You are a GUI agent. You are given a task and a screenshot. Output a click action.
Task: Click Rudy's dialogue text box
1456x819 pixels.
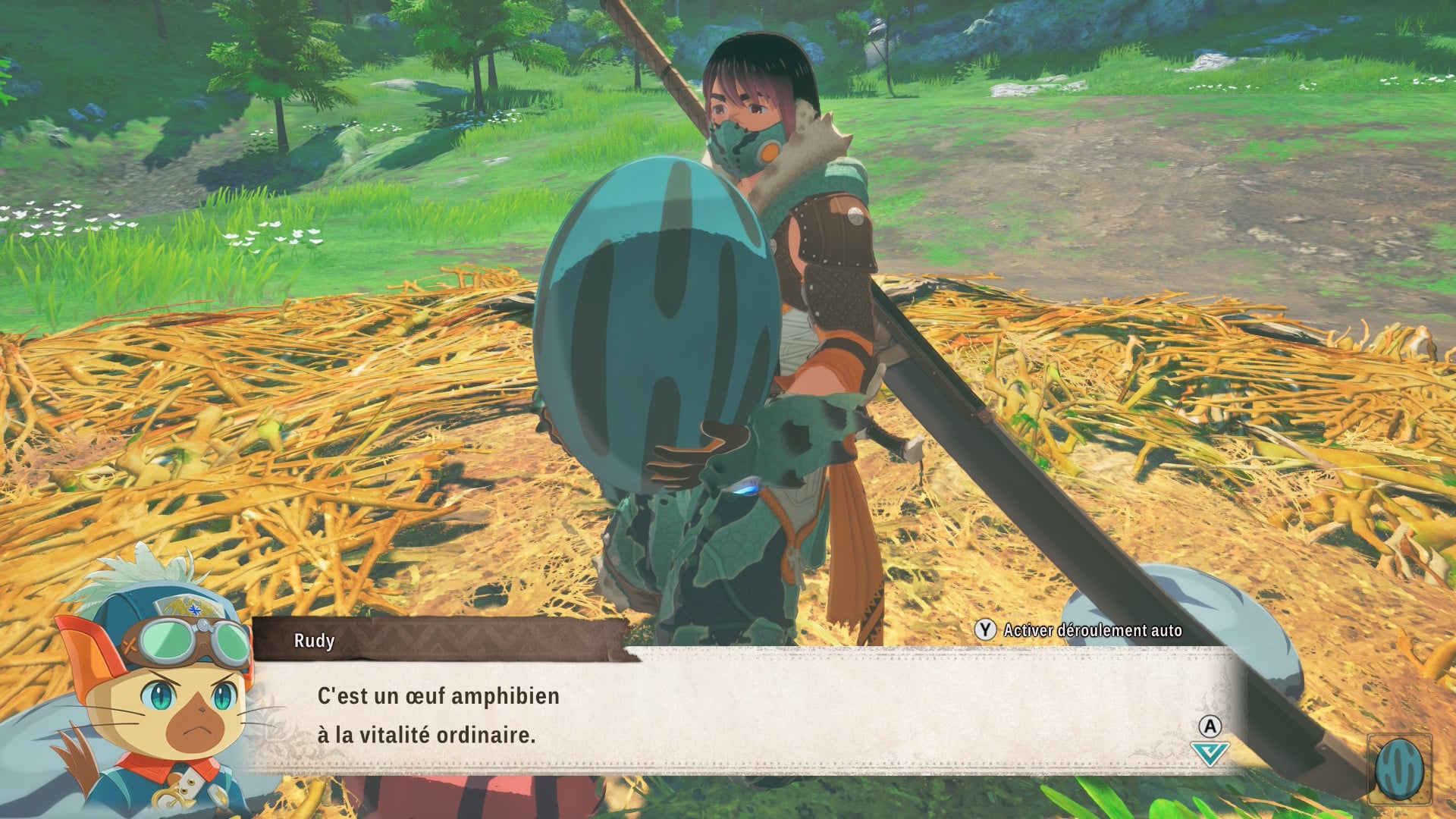coord(743,713)
